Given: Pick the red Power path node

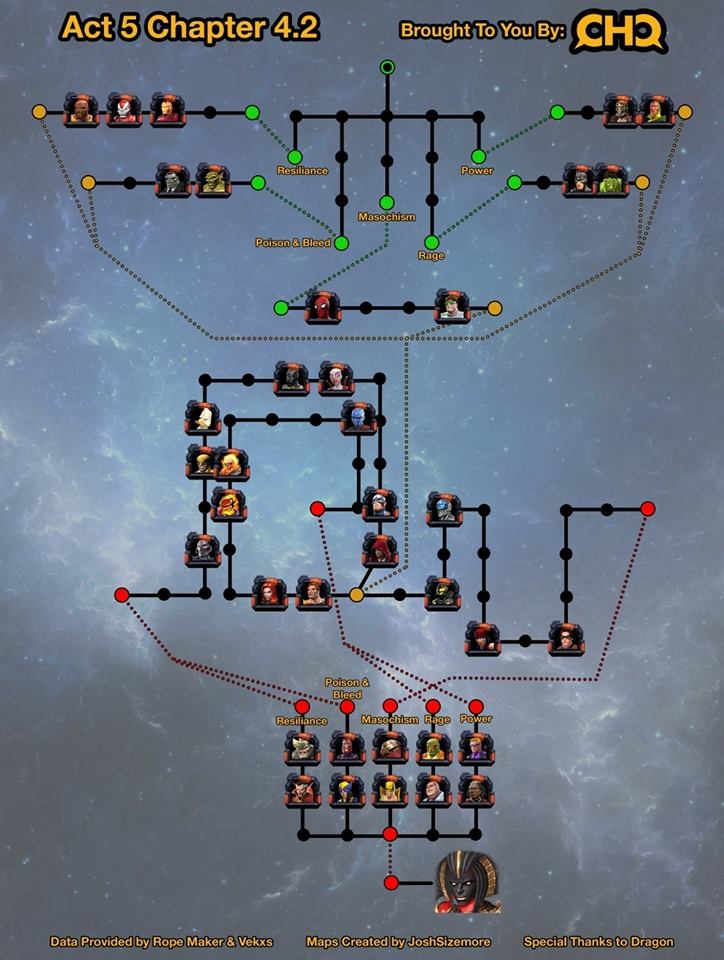Looking at the screenshot, I should [476, 707].
